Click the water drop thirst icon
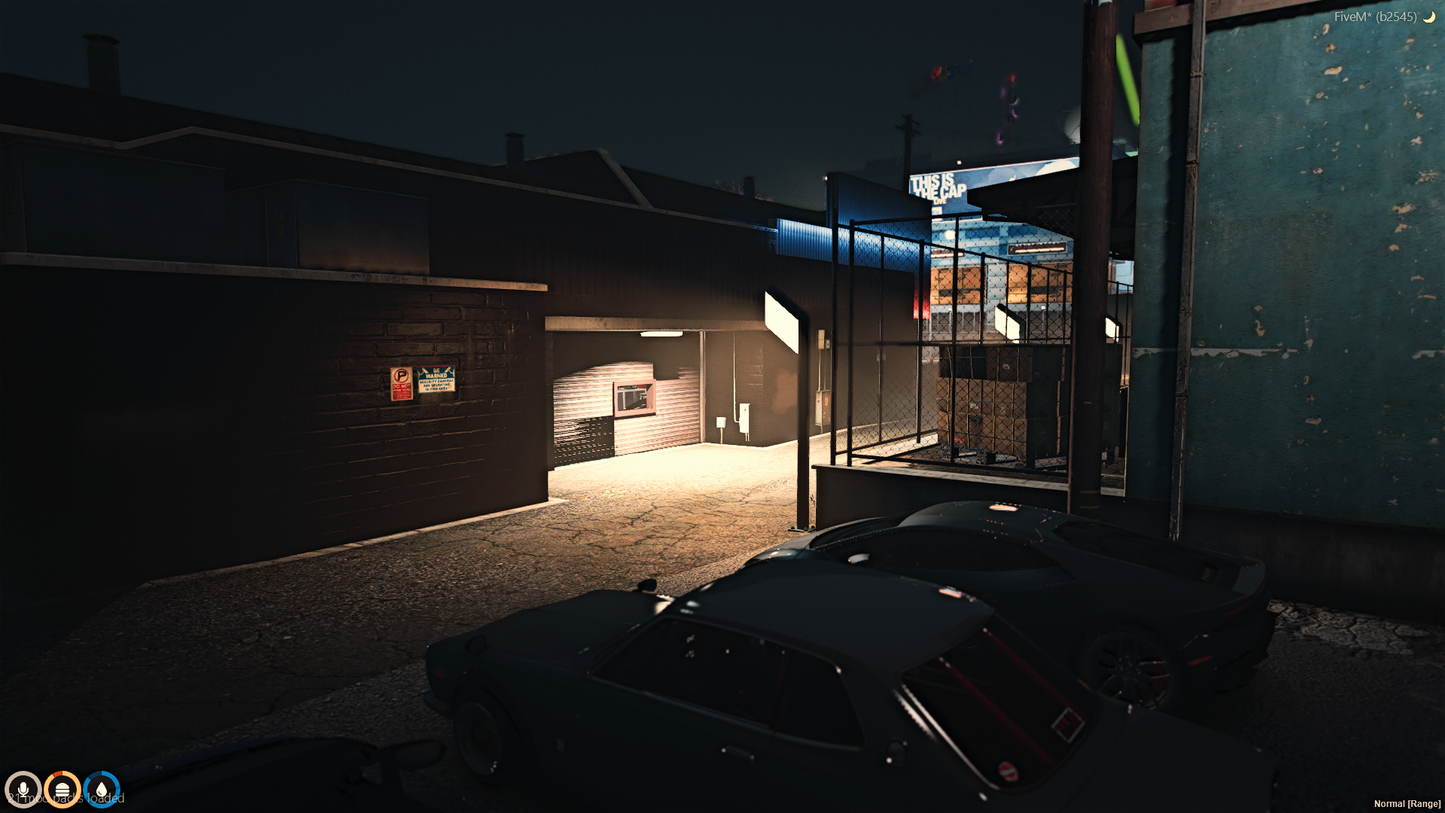The width and height of the screenshot is (1445, 813). pos(102,790)
